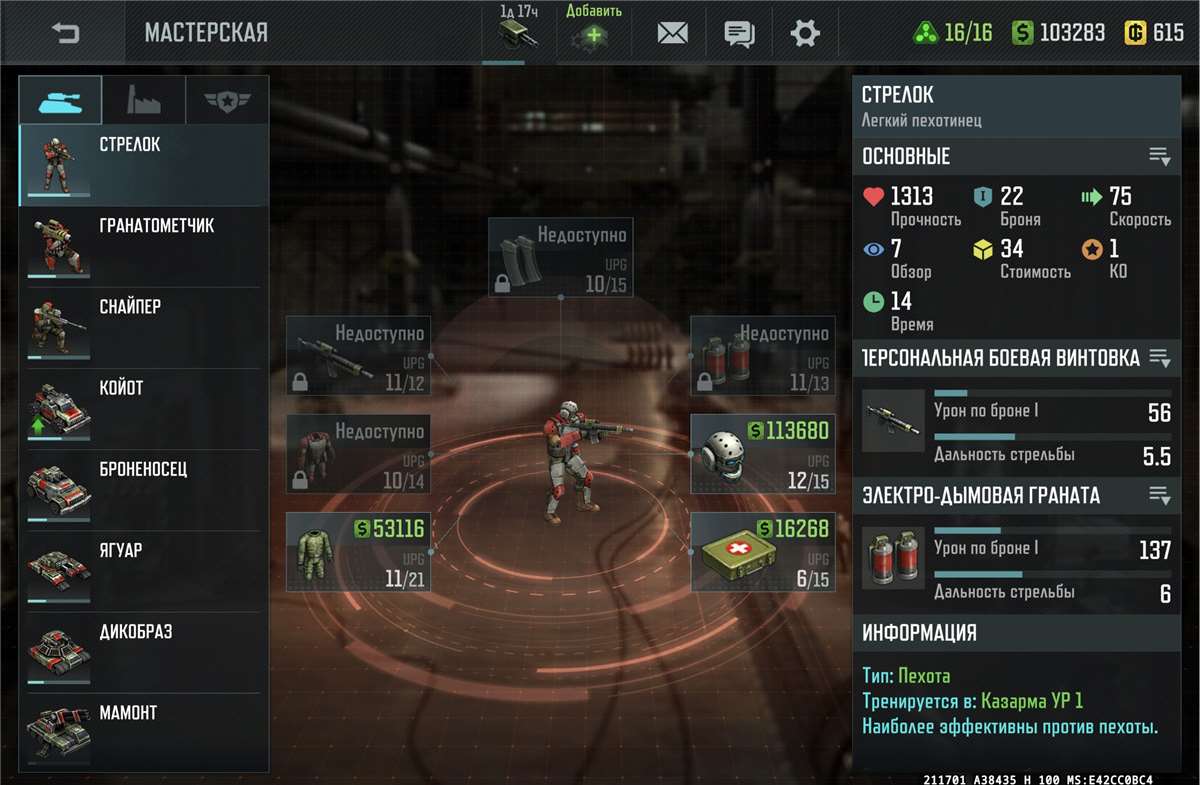Upgrade the medkit for 16268

pyautogui.click(x=761, y=551)
